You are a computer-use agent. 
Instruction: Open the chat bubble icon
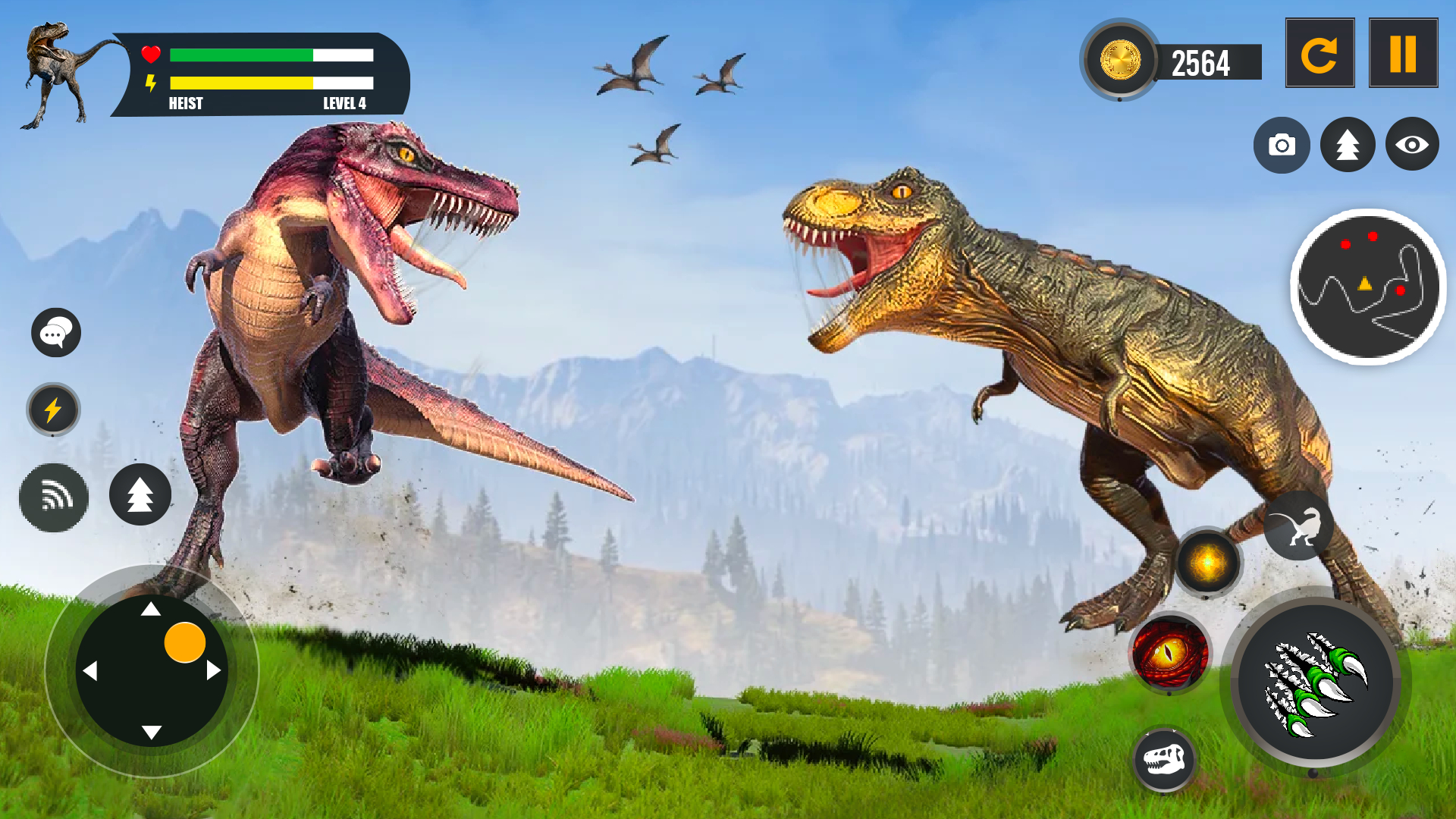click(x=55, y=332)
